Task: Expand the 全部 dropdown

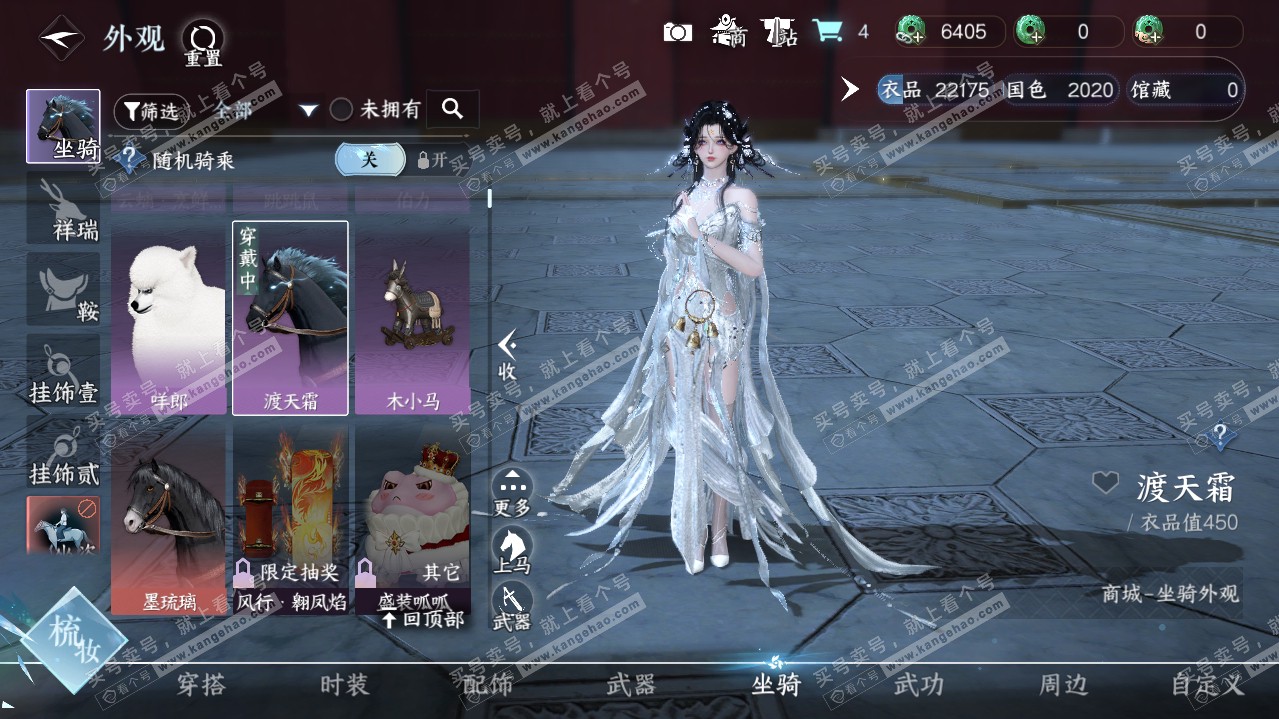Action: pyautogui.click(x=308, y=110)
